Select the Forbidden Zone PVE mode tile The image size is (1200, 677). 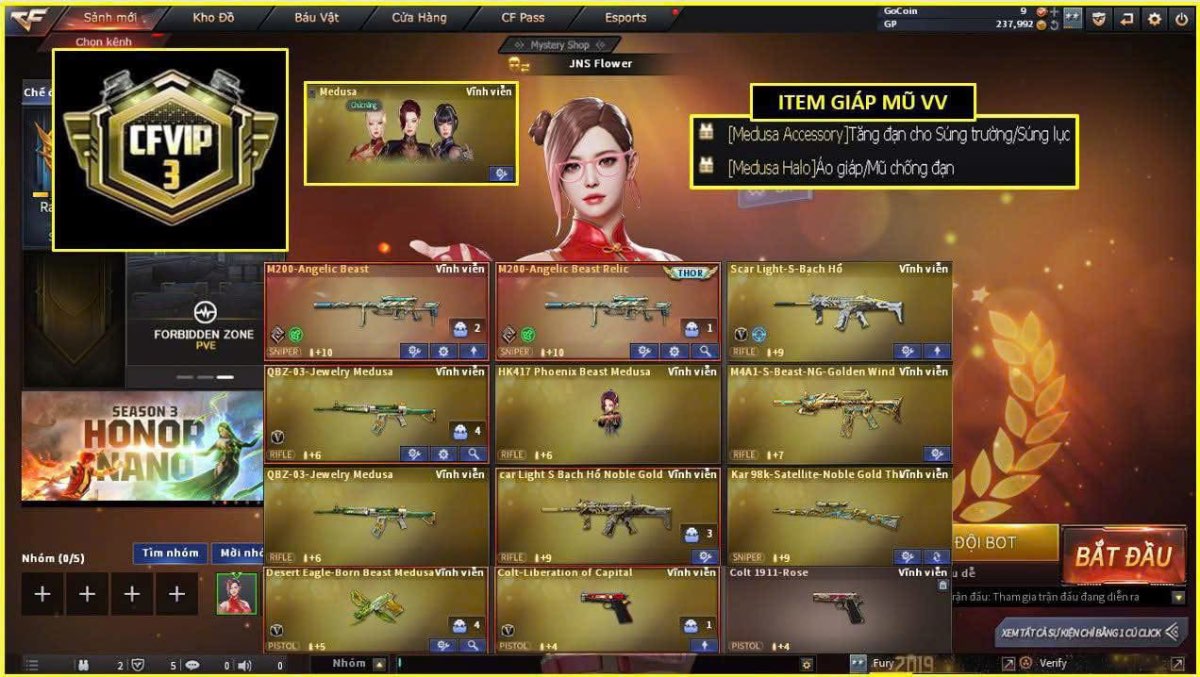[x=204, y=320]
